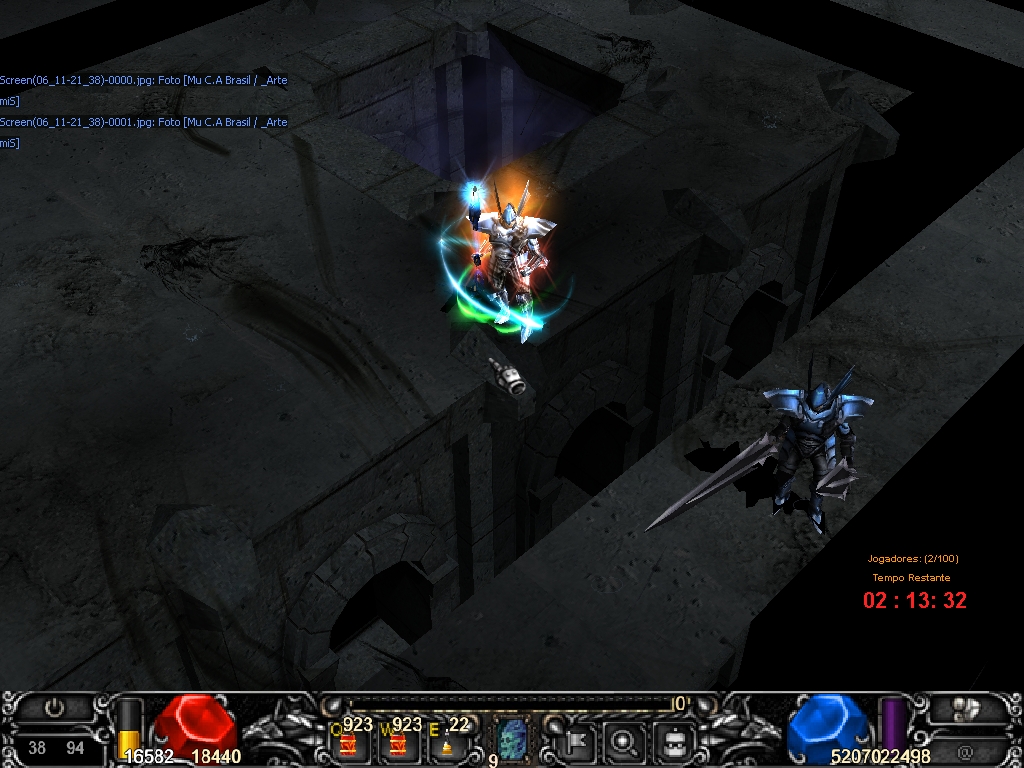Use the E slot item with 22 count
The width and height of the screenshot is (1024, 768).
[x=447, y=743]
